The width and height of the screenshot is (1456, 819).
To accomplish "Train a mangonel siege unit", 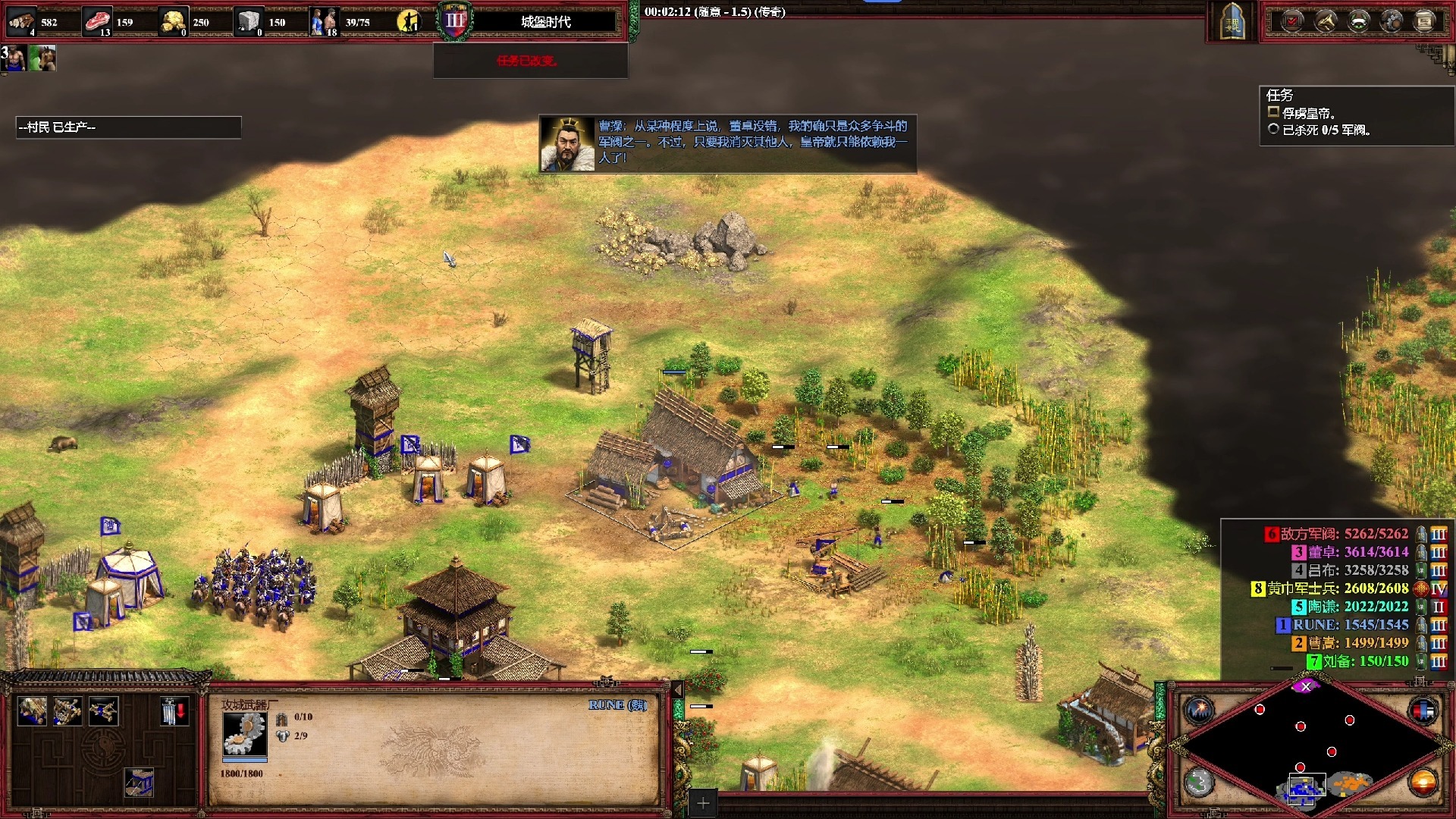I will pos(67,711).
